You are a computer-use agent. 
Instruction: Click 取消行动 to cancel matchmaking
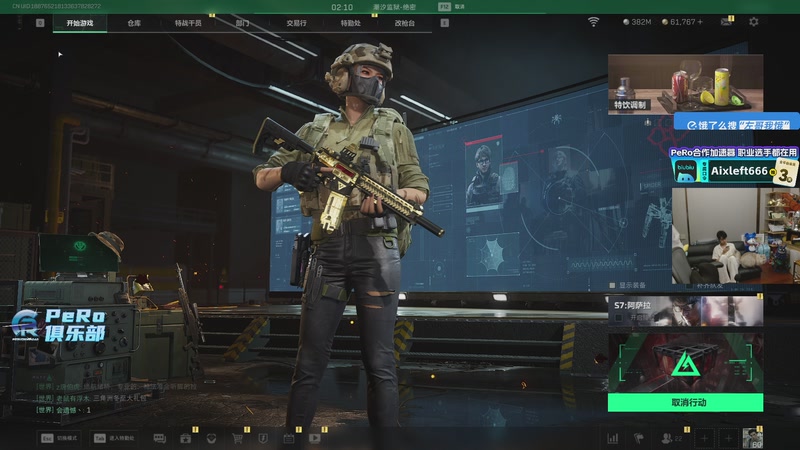click(x=685, y=402)
